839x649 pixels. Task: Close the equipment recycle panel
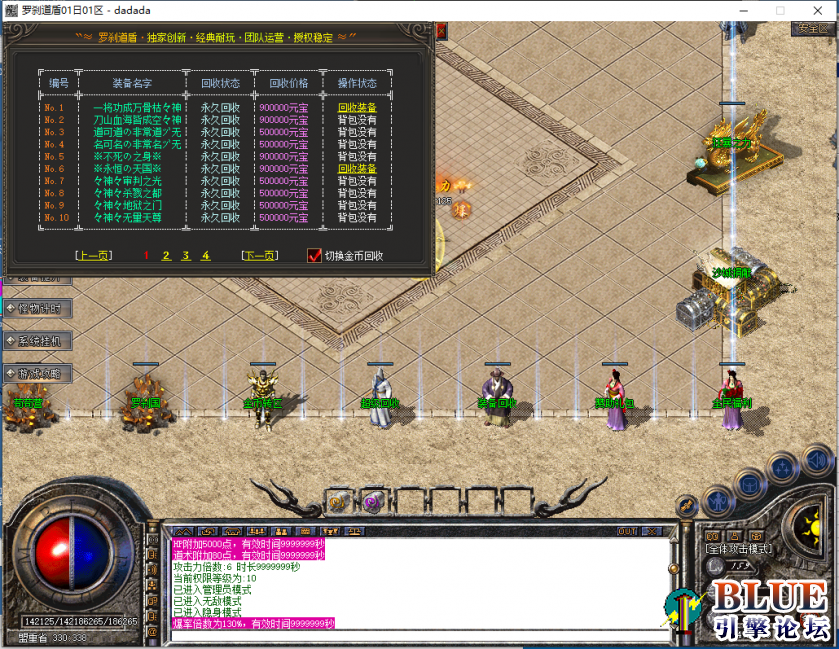point(441,31)
